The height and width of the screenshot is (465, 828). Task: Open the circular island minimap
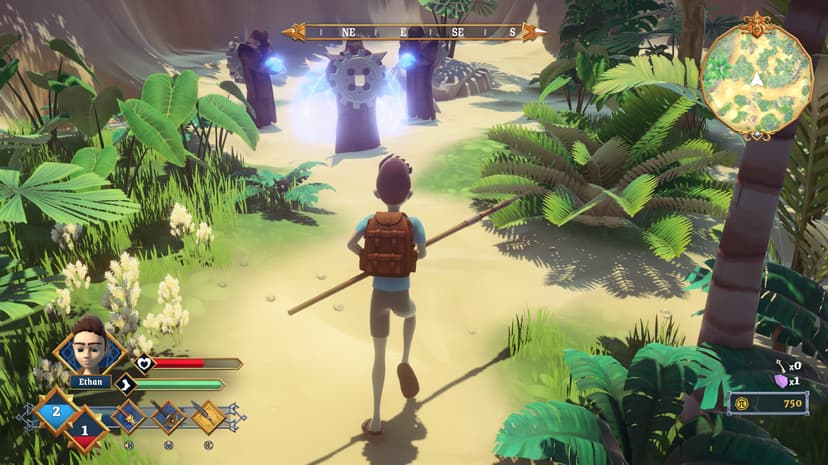756,77
